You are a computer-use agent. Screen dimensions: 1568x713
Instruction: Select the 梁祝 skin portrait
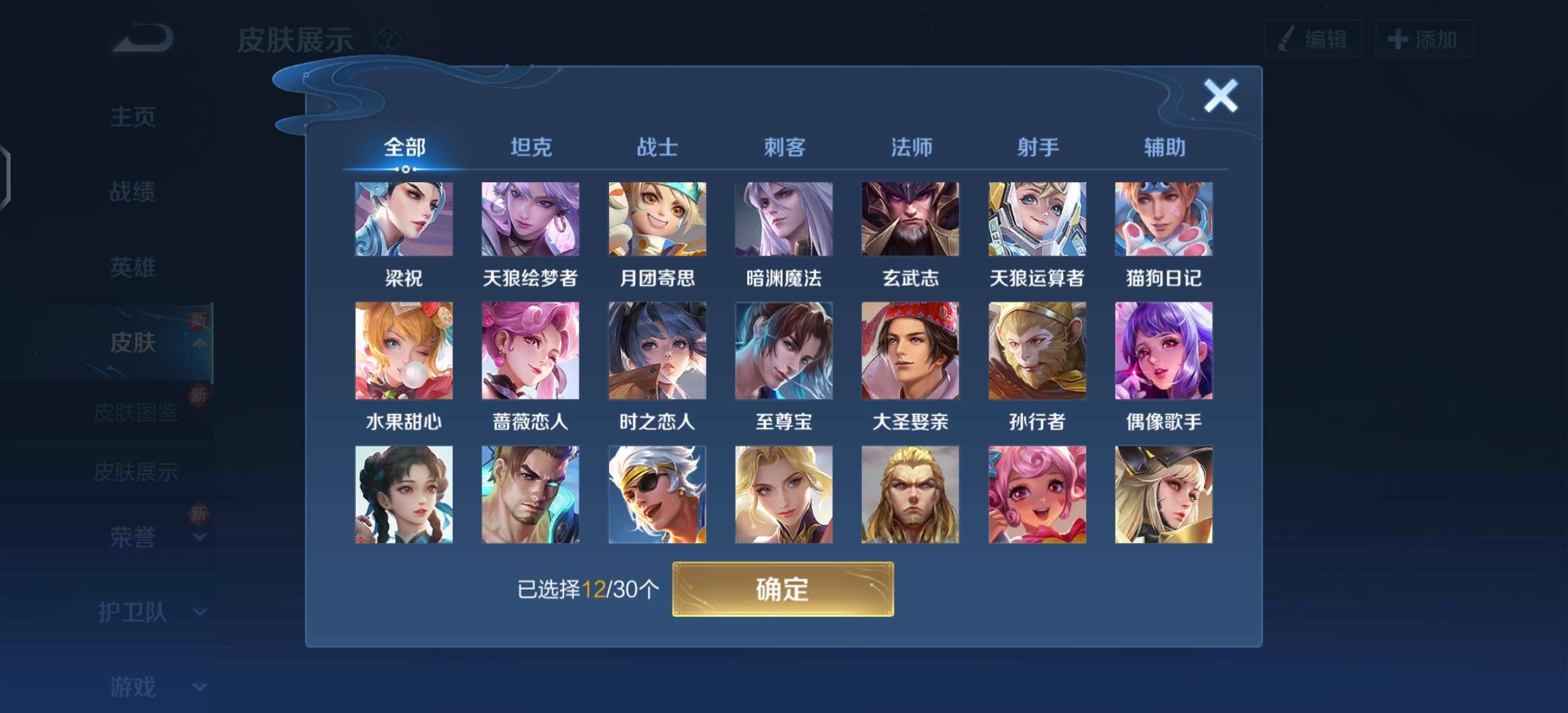tap(403, 219)
